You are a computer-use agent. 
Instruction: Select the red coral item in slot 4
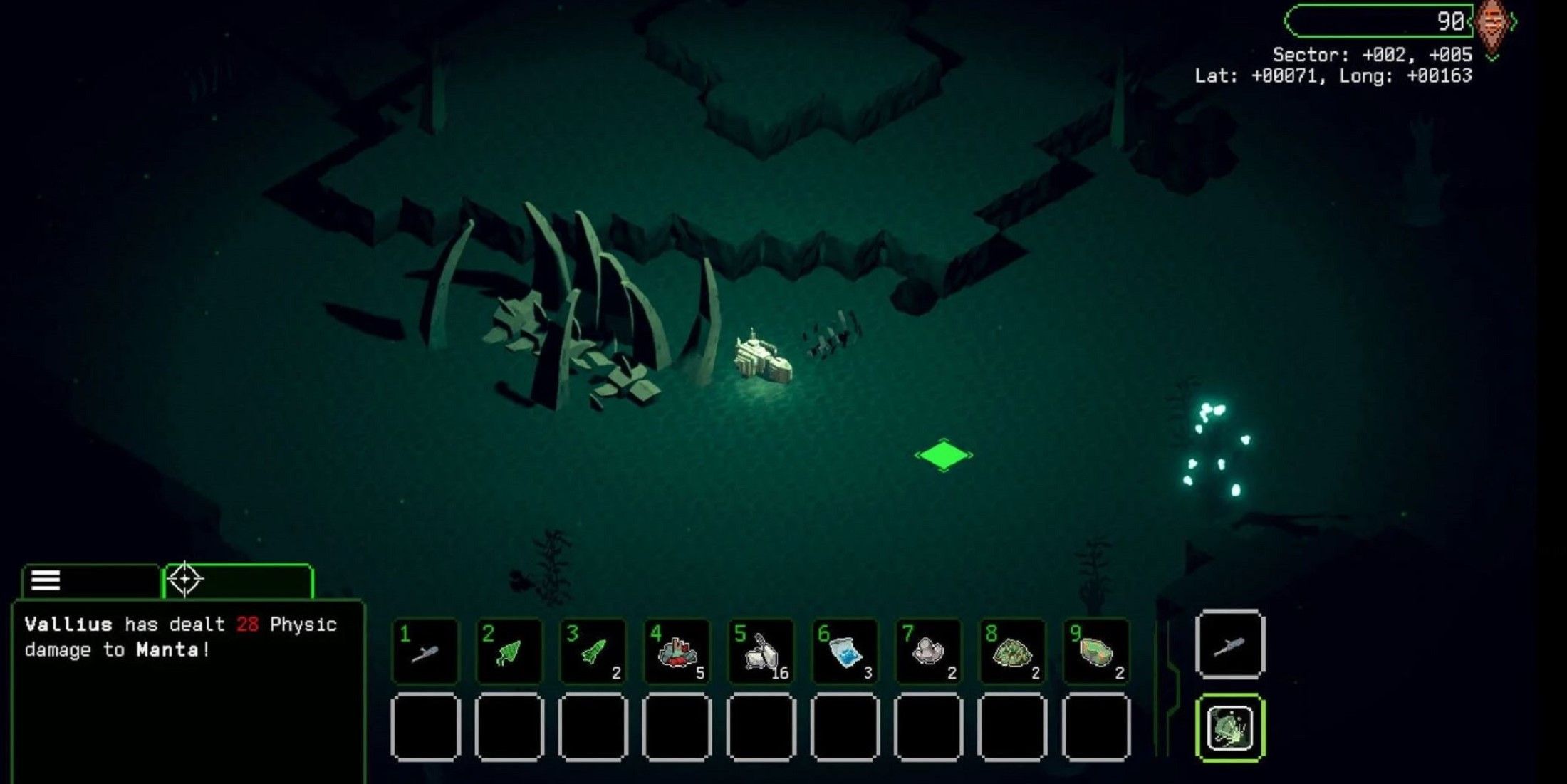(677, 652)
